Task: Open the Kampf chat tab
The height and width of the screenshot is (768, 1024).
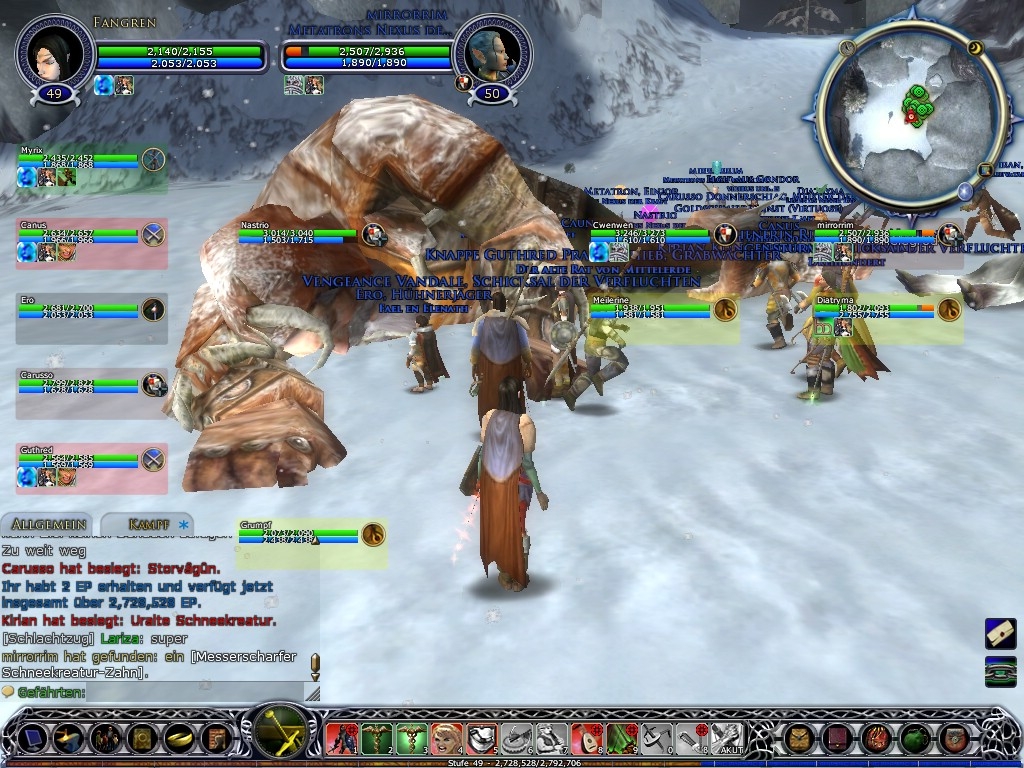Action: pyautogui.click(x=147, y=524)
